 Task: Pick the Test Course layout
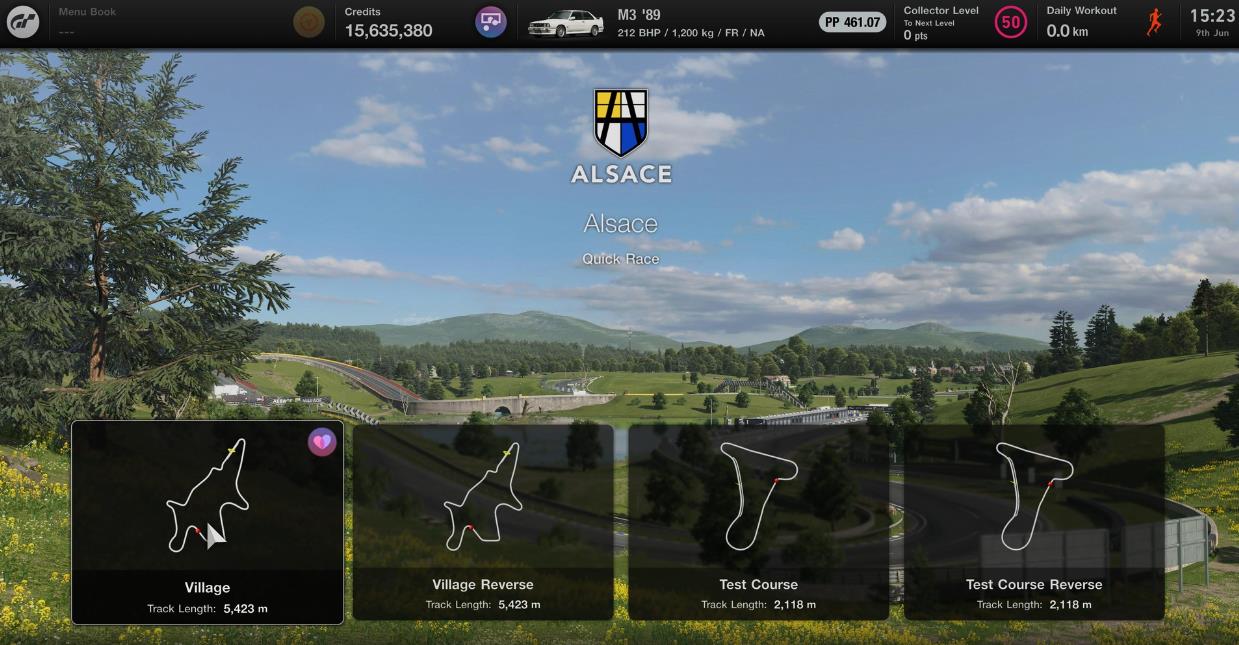coord(758,522)
